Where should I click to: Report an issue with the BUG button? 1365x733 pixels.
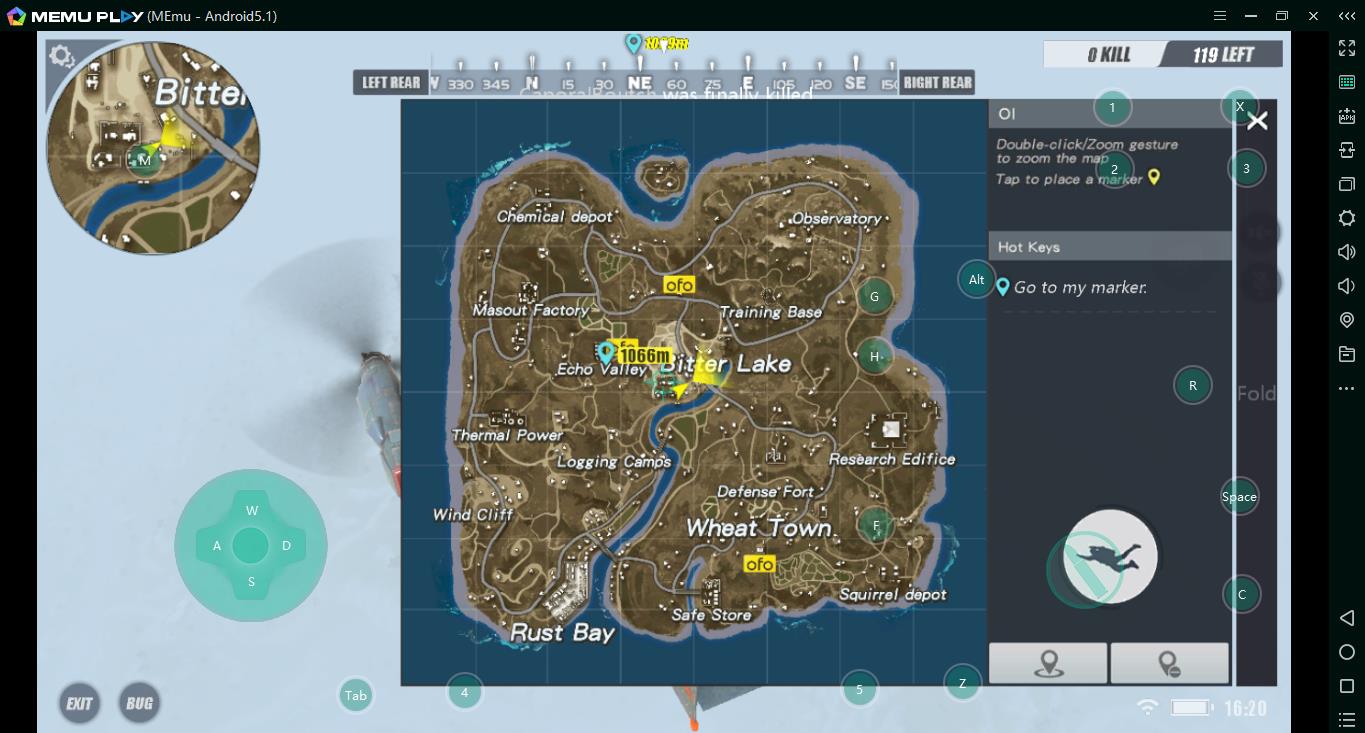click(139, 703)
